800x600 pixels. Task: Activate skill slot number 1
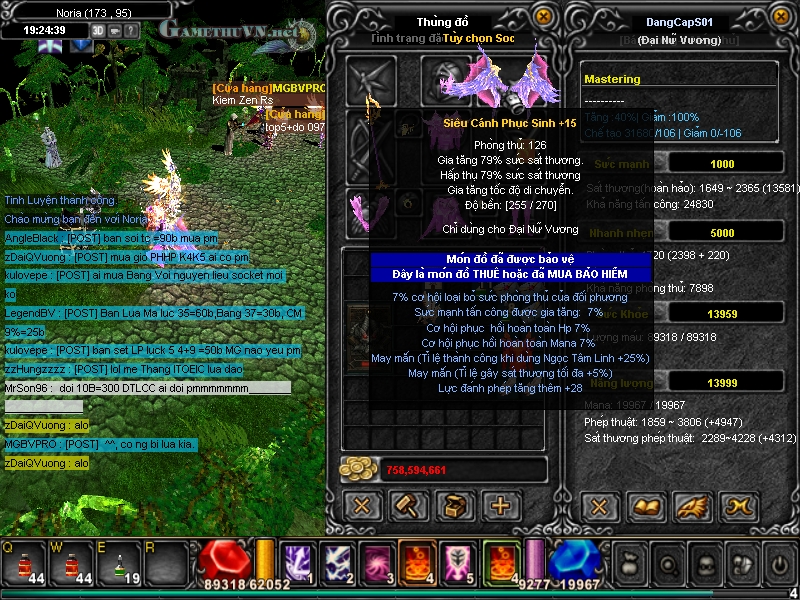(297, 562)
